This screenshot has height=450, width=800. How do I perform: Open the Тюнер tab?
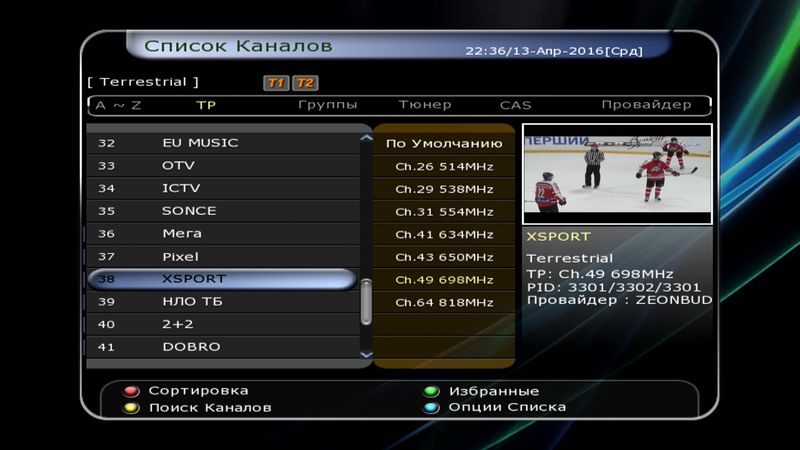pyautogui.click(x=425, y=105)
